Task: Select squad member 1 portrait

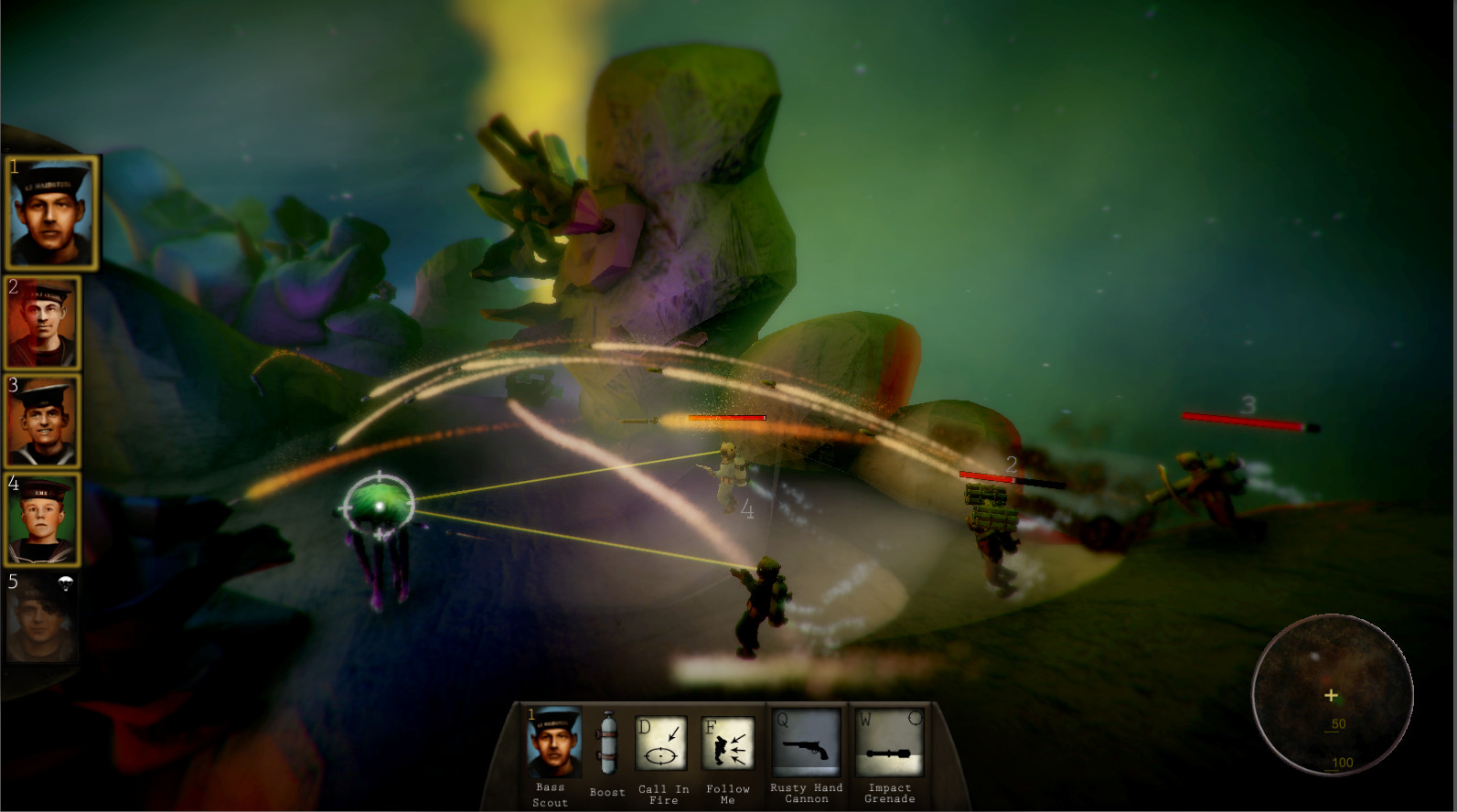Action: [50, 214]
